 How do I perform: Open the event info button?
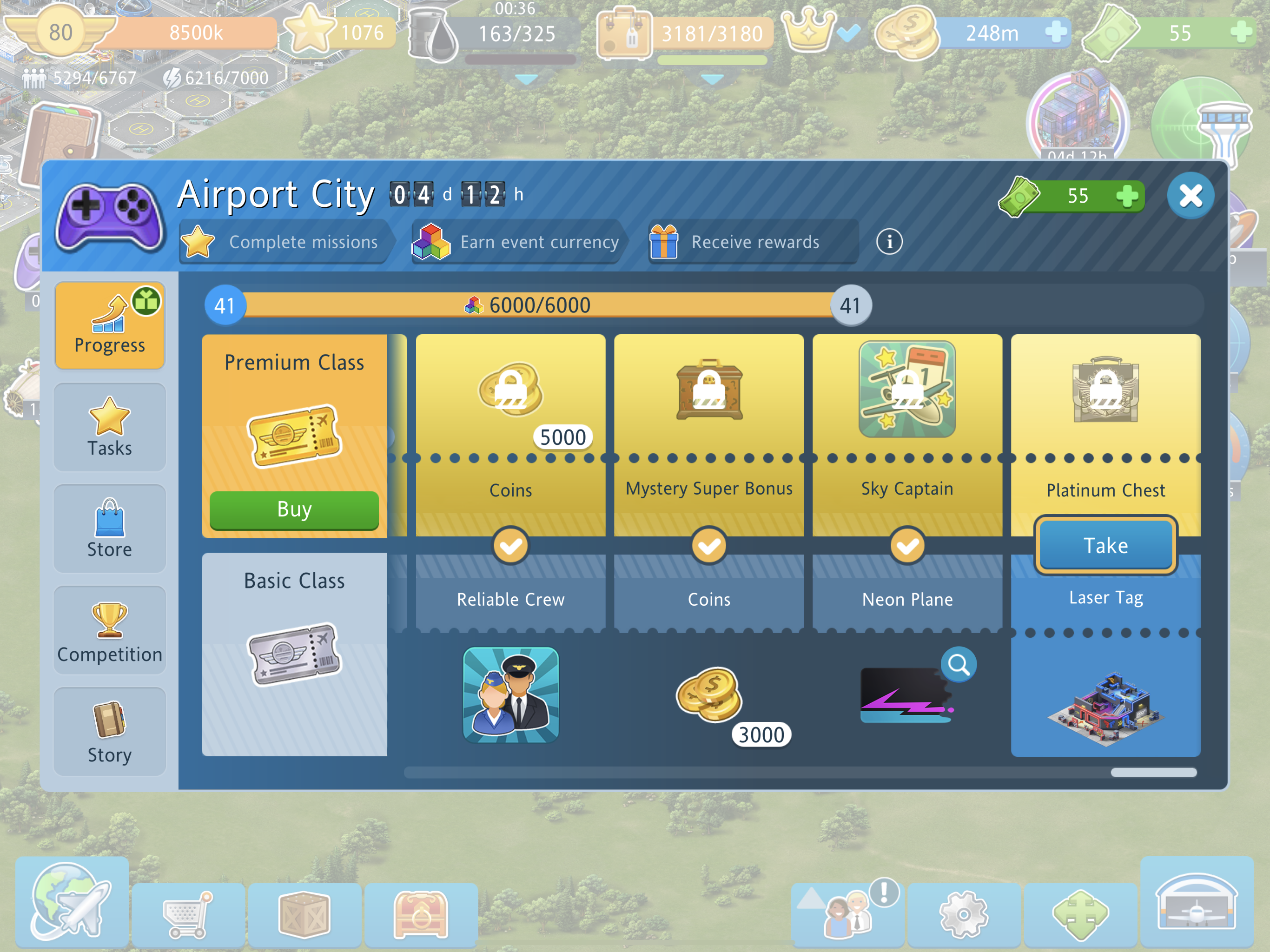coord(889,242)
